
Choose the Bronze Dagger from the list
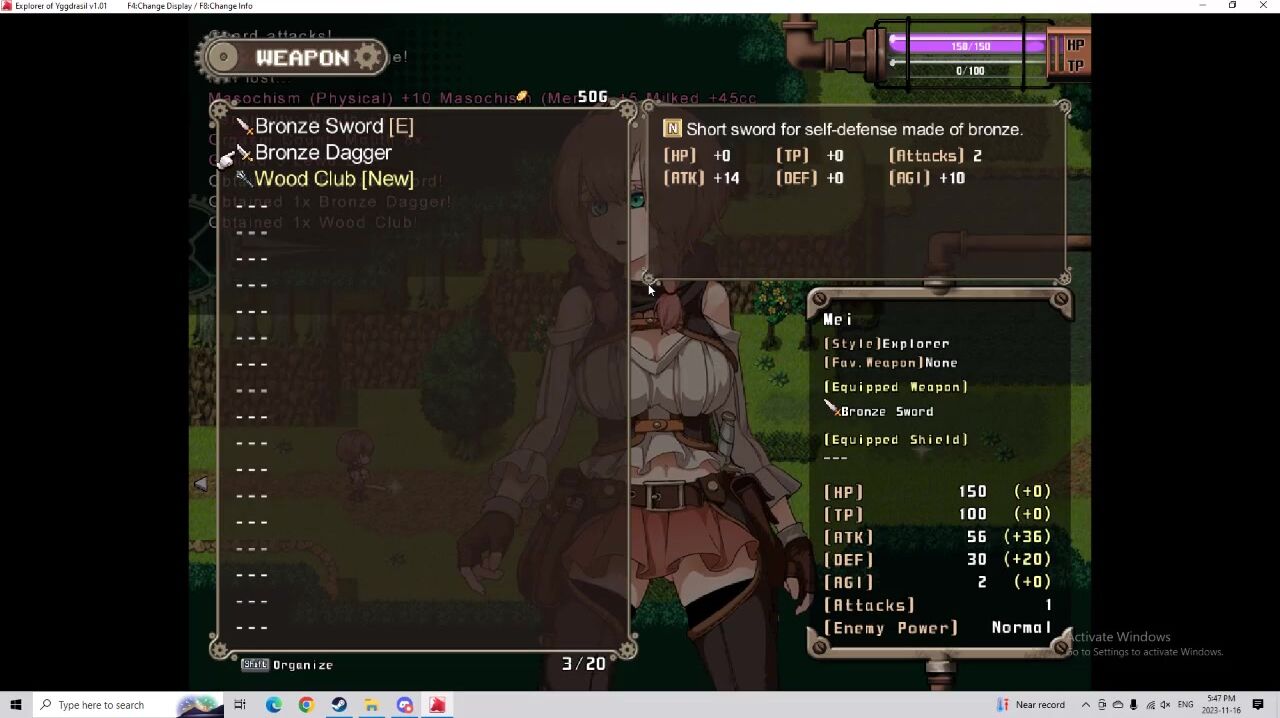(322, 153)
